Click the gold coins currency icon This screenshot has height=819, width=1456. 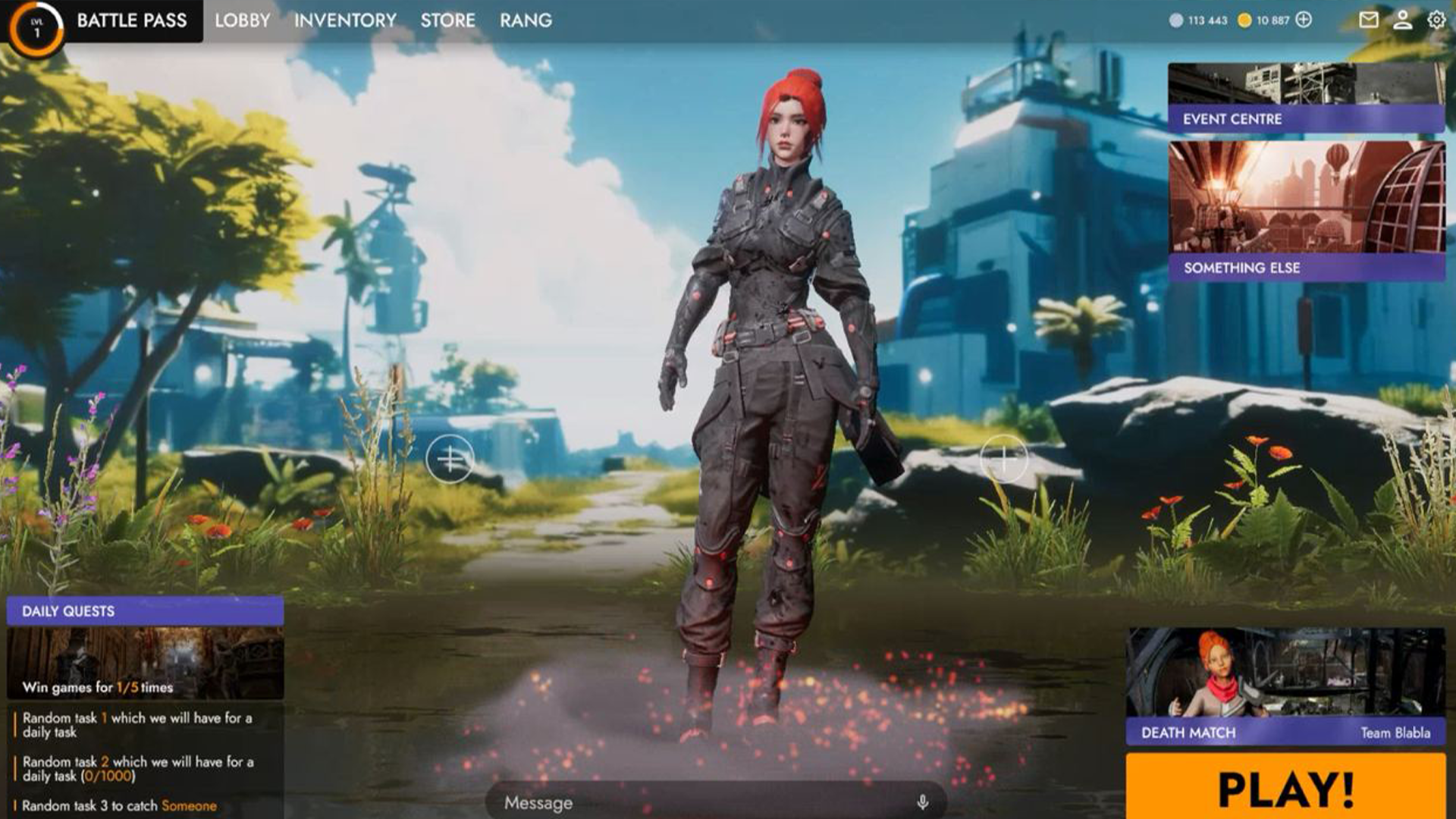click(1244, 20)
